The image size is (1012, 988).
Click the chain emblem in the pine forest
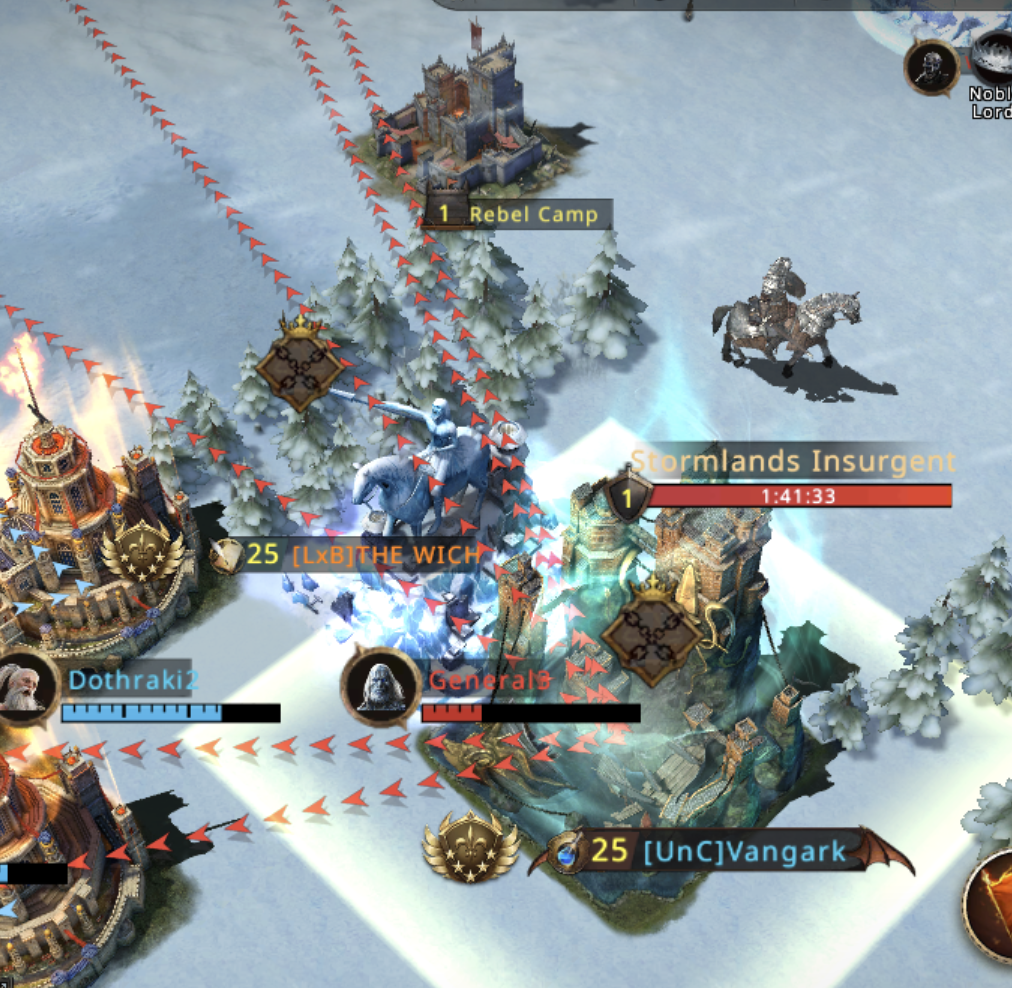299,367
